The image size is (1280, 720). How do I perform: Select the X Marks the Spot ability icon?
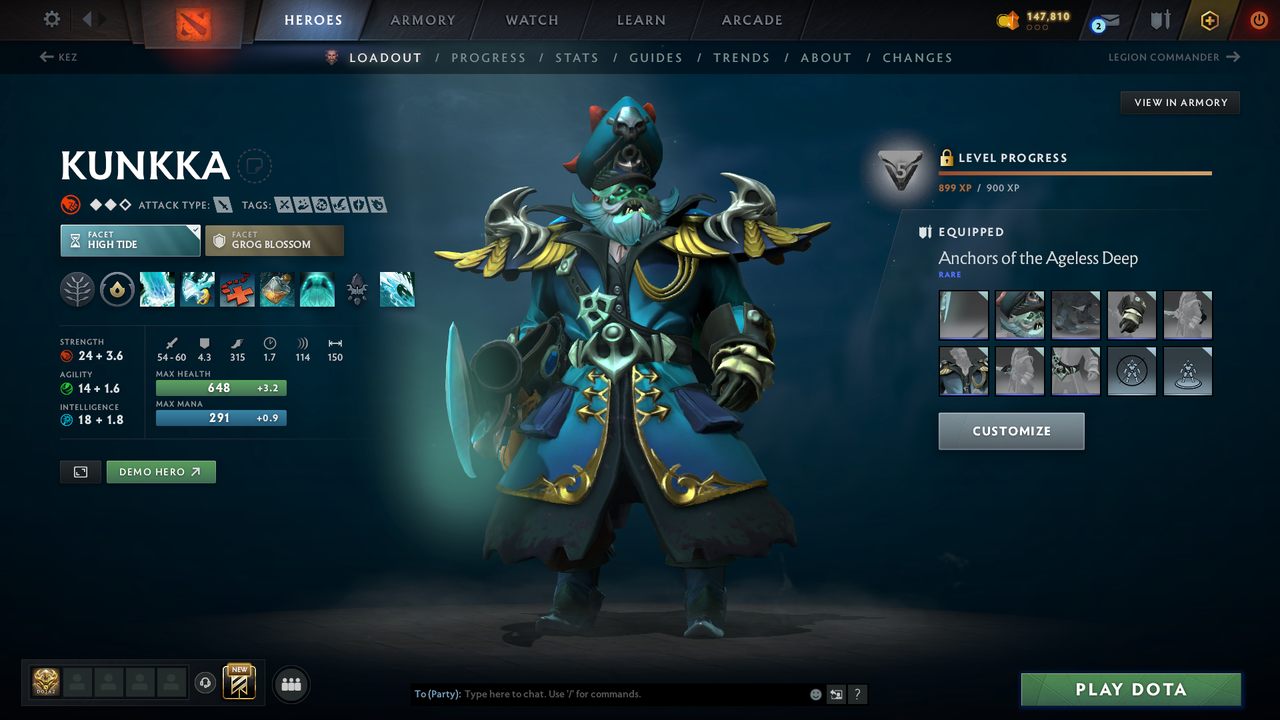tap(237, 289)
